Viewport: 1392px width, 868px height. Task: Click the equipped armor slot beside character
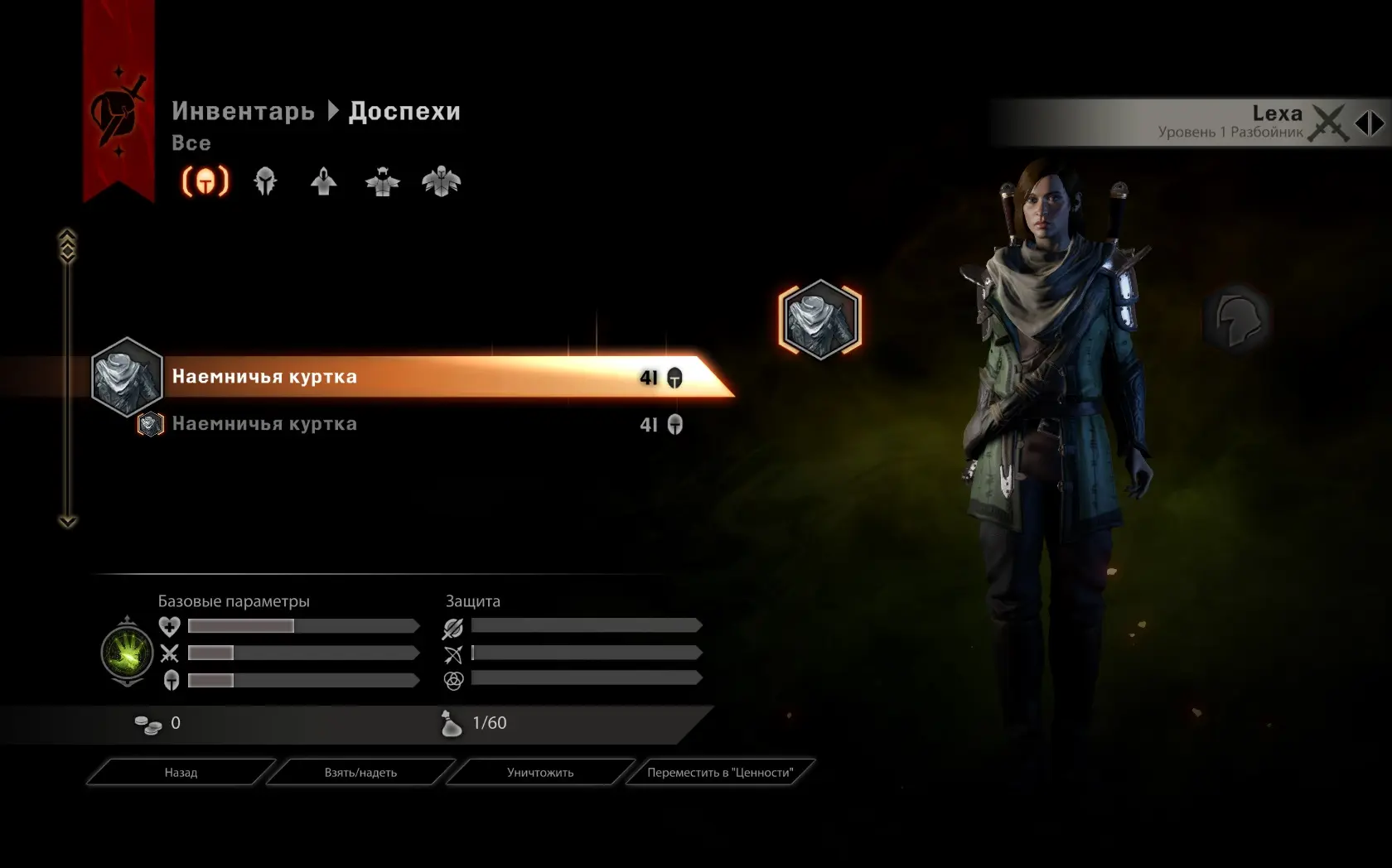(x=820, y=320)
